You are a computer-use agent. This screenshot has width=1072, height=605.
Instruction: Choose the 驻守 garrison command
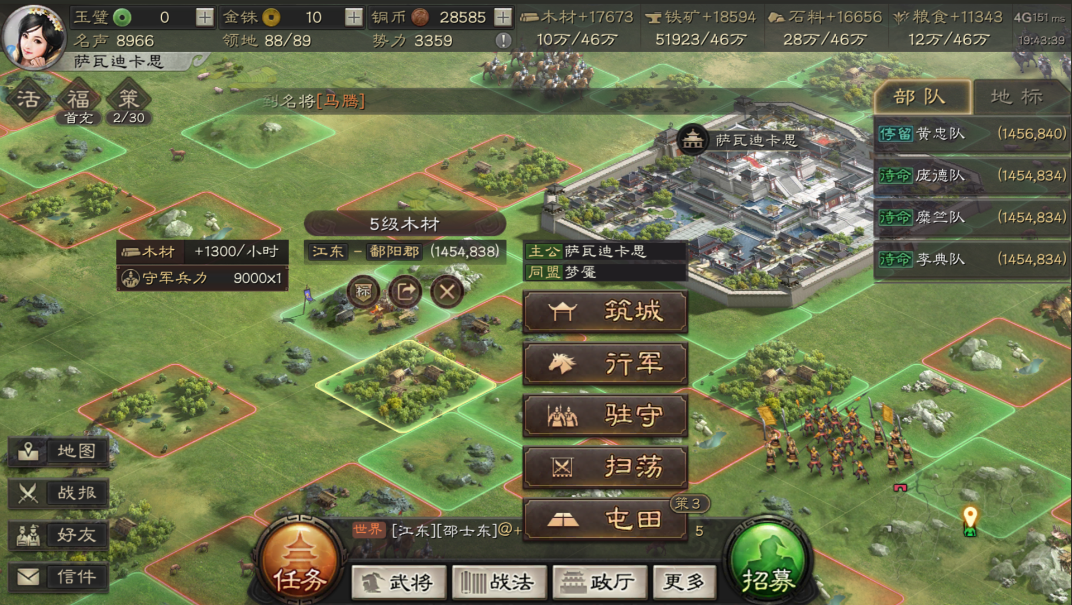click(605, 416)
